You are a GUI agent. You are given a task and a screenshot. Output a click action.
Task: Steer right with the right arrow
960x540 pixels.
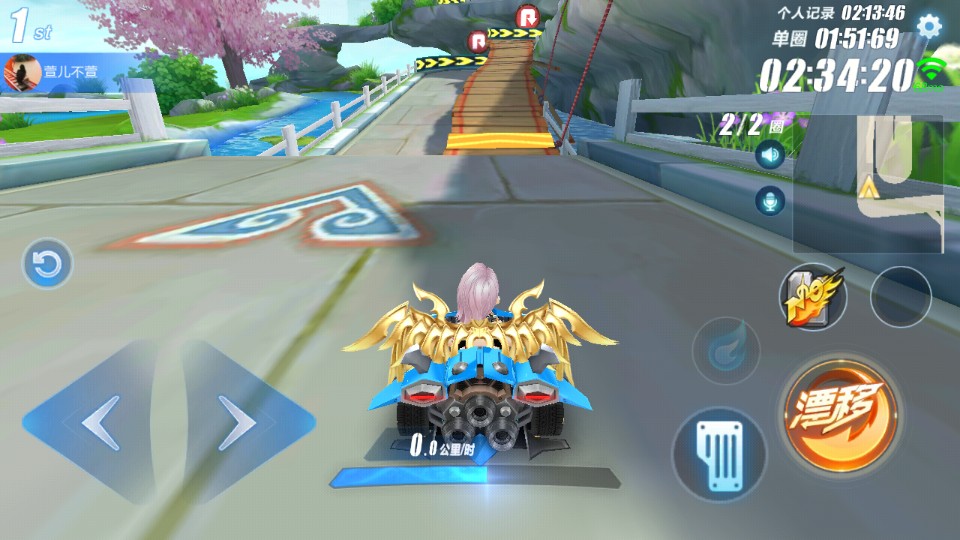coord(240,423)
